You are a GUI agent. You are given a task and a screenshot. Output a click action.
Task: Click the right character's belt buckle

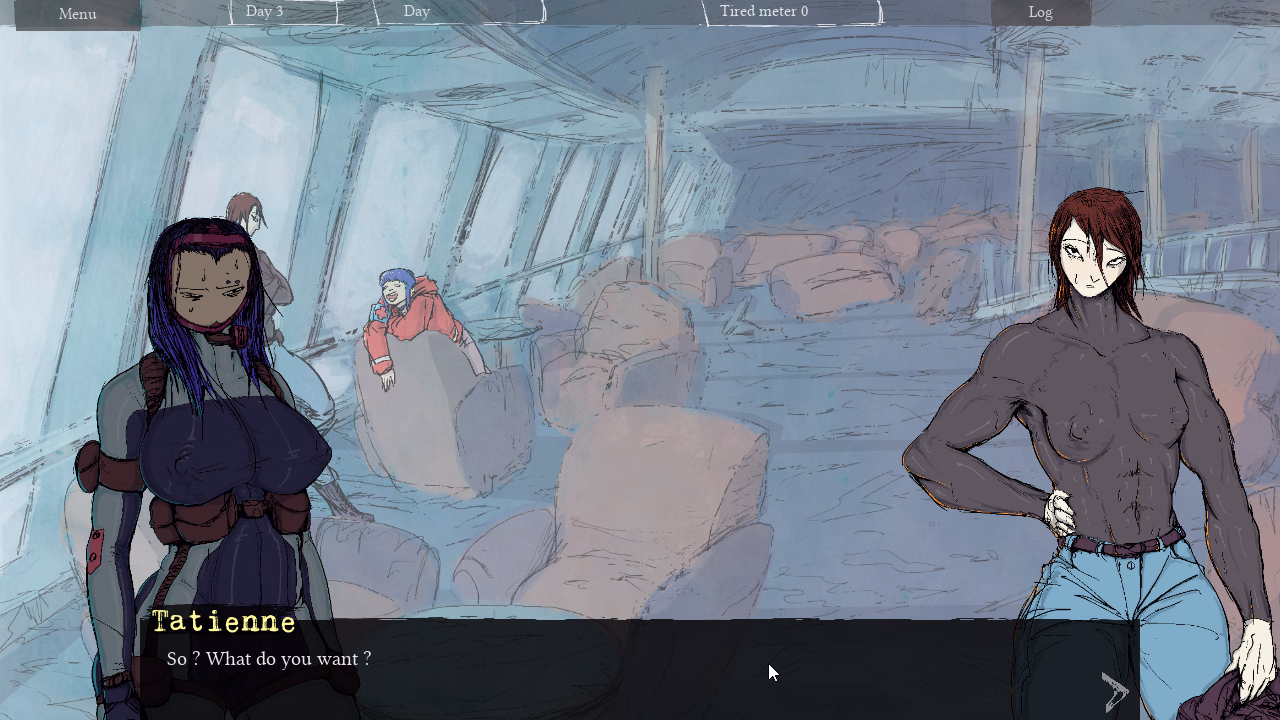click(x=1130, y=548)
